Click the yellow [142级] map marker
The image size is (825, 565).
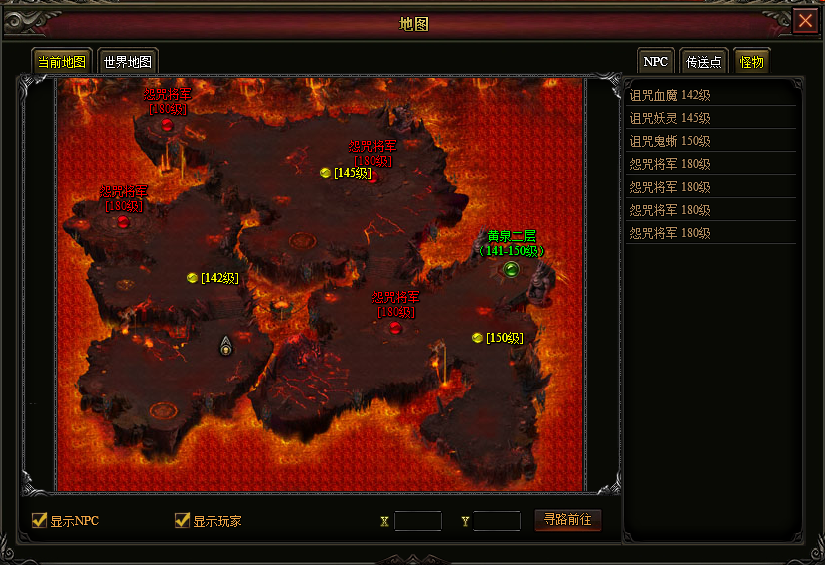click(x=192, y=278)
